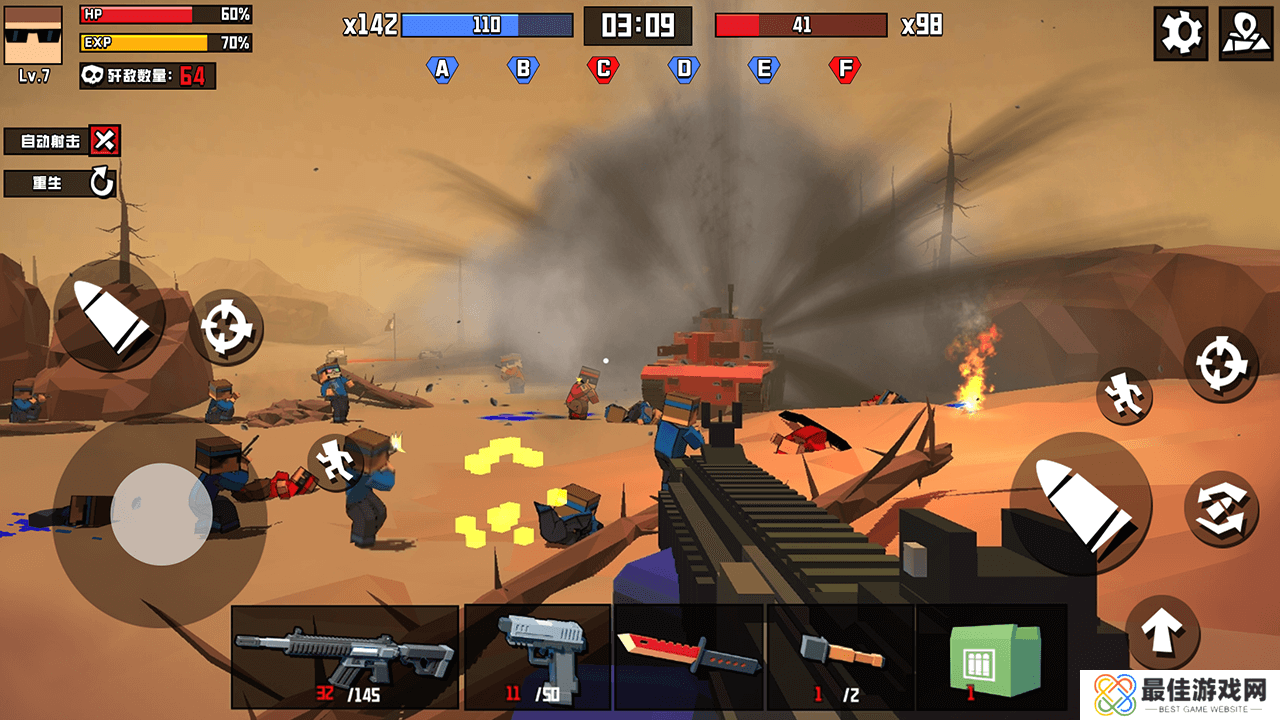Open the gear settings menu
Image resolution: width=1280 pixels, height=720 pixels.
tap(1180, 33)
